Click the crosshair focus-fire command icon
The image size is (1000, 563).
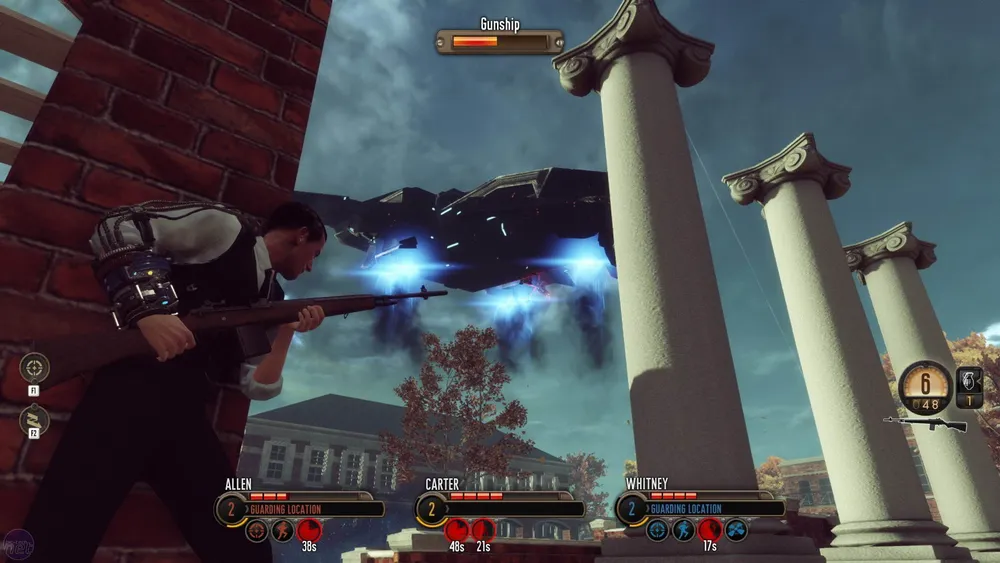[34, 367]
